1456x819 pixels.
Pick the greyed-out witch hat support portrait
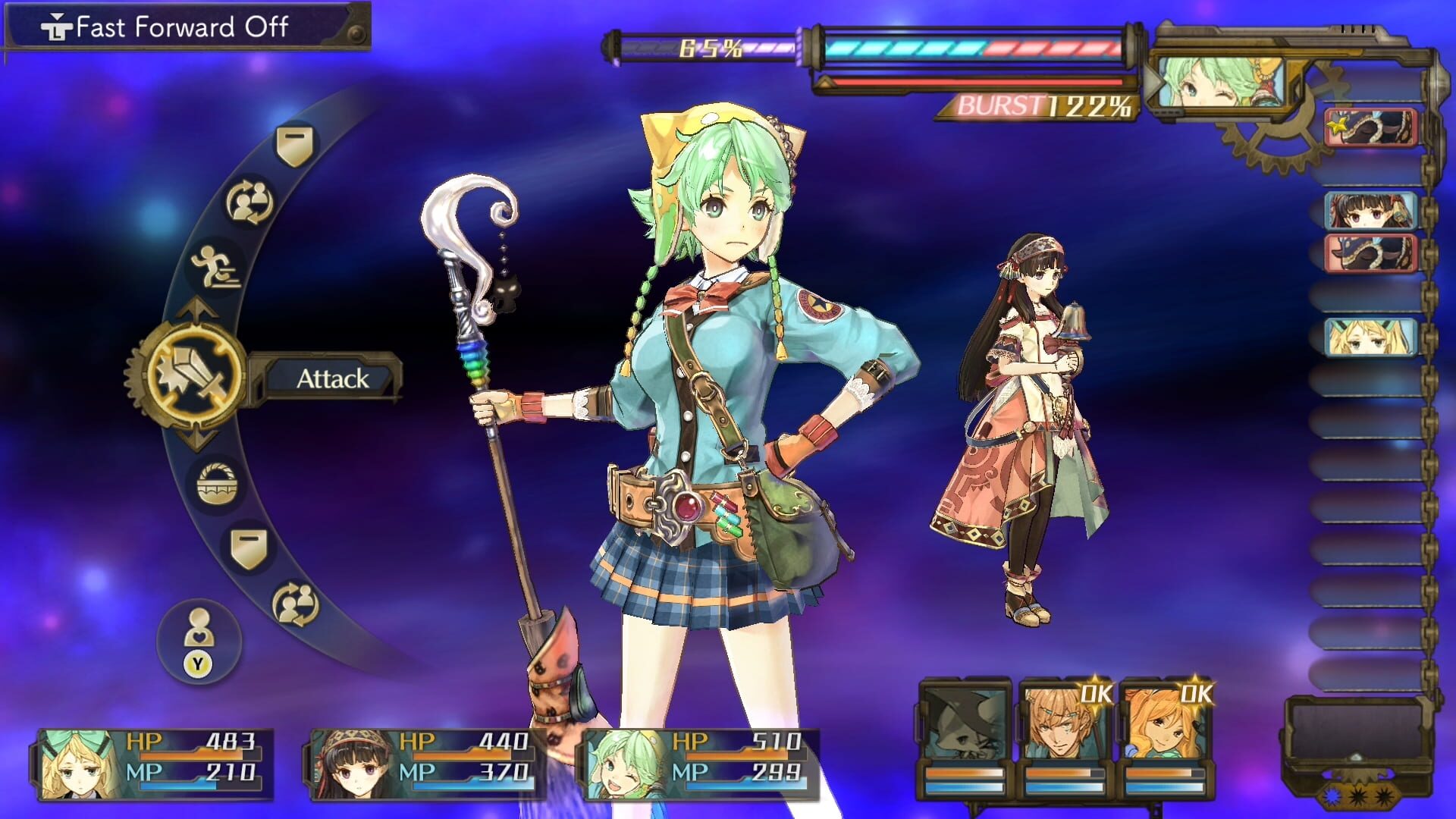965,736
